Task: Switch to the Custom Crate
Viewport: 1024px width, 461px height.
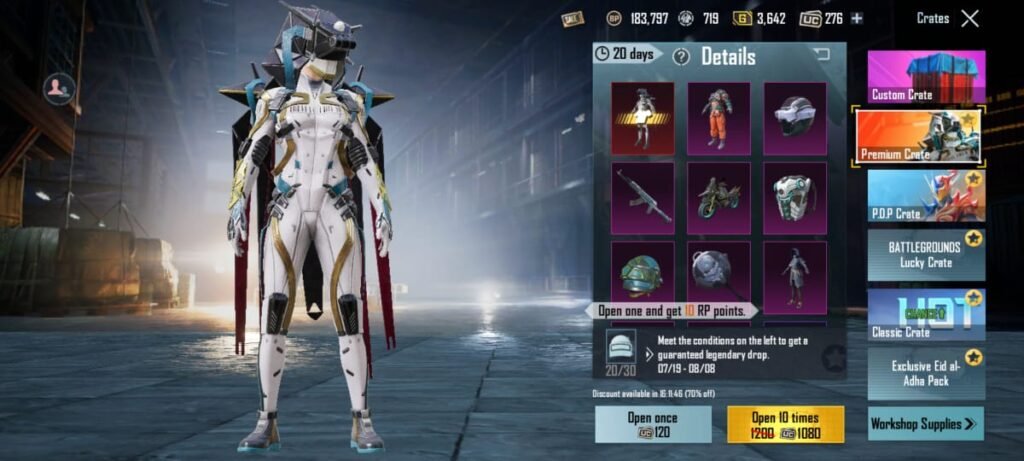Action: [925, 77]
